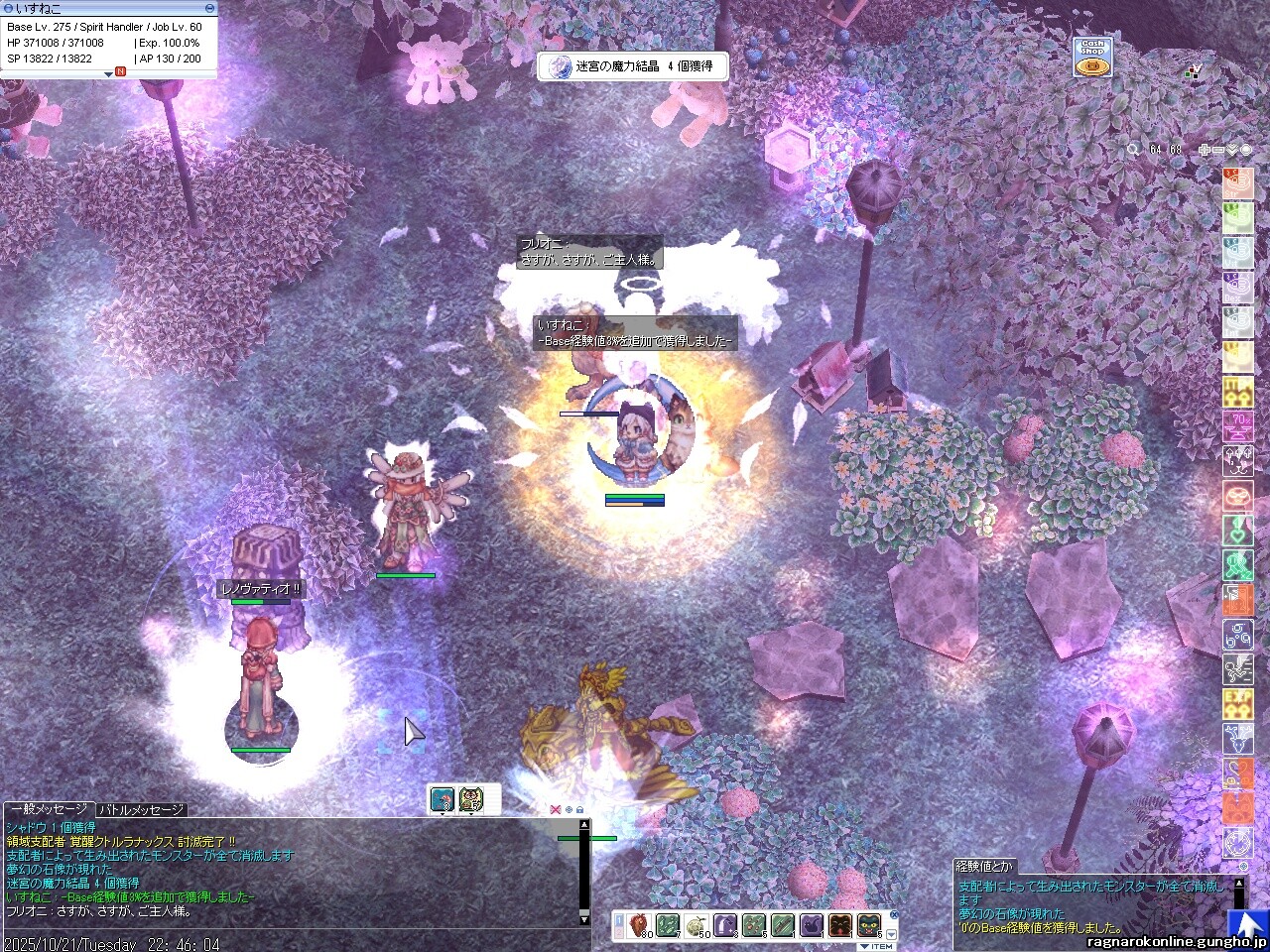
Task: Select the purple cat silhouette hotbar slot
Action: click(812, 925)
